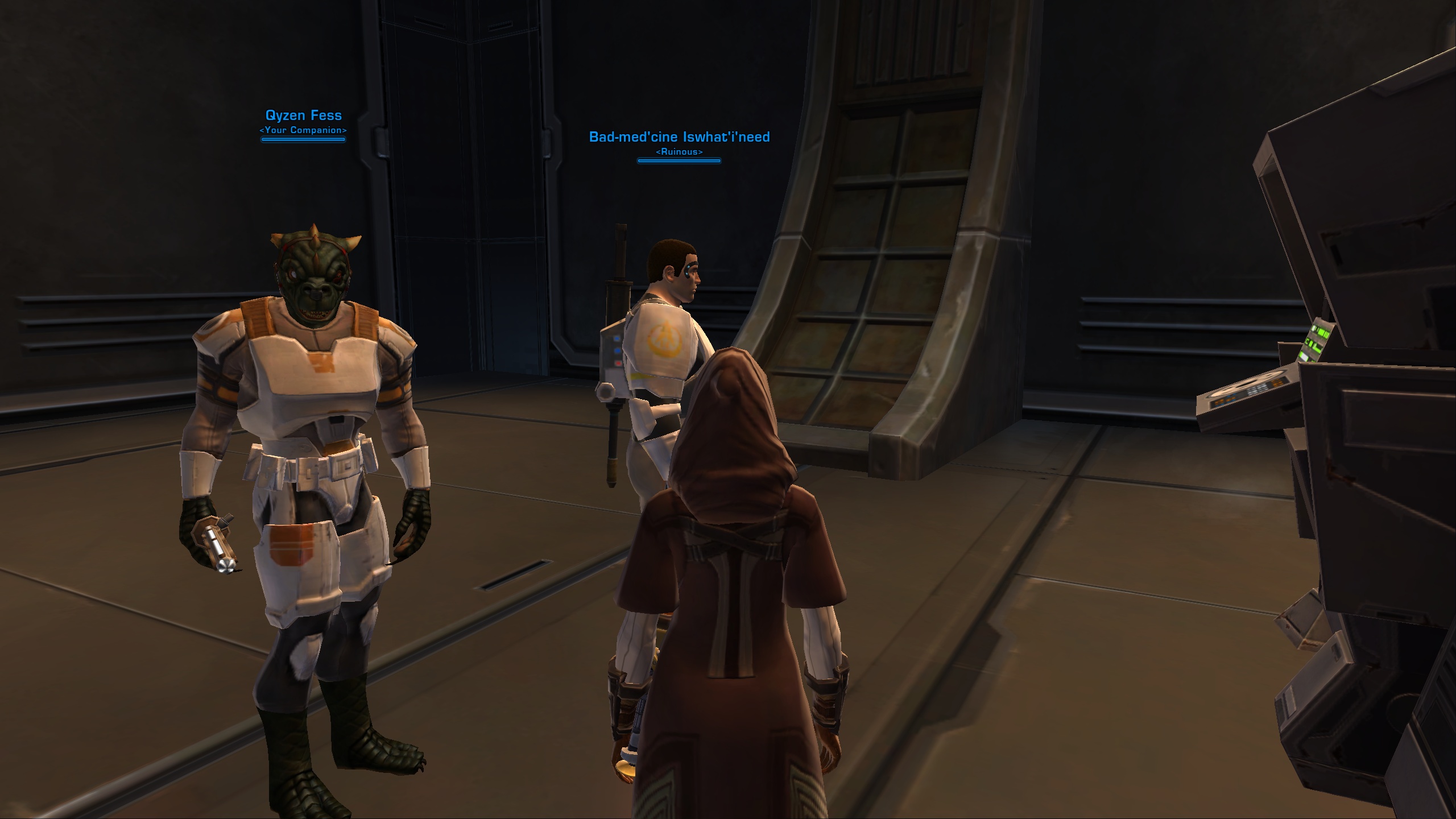This screenshot has height=819, width=1456.
Task: Target the Bad-med'cine Iswhat'i'need player nameplate
Action: (x=679, y=137)
